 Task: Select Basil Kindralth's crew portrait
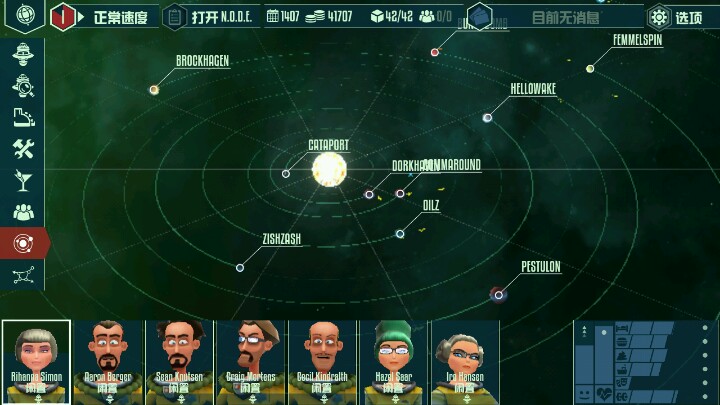tap(323, 360)
